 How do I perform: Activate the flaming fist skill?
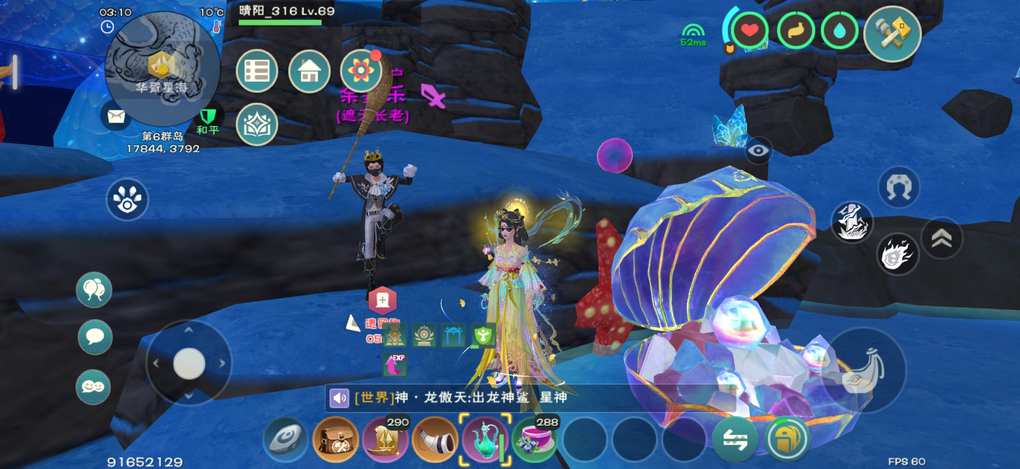pos(898,253)
